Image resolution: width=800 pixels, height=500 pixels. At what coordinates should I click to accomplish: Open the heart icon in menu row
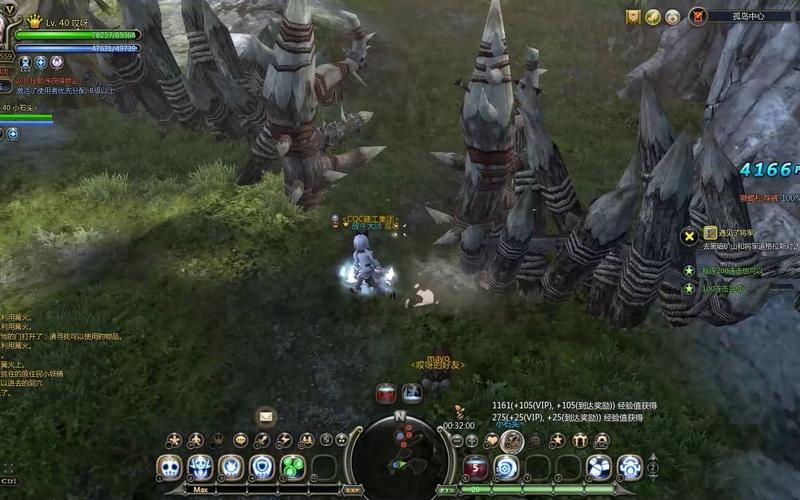click(x=491, y=440)
